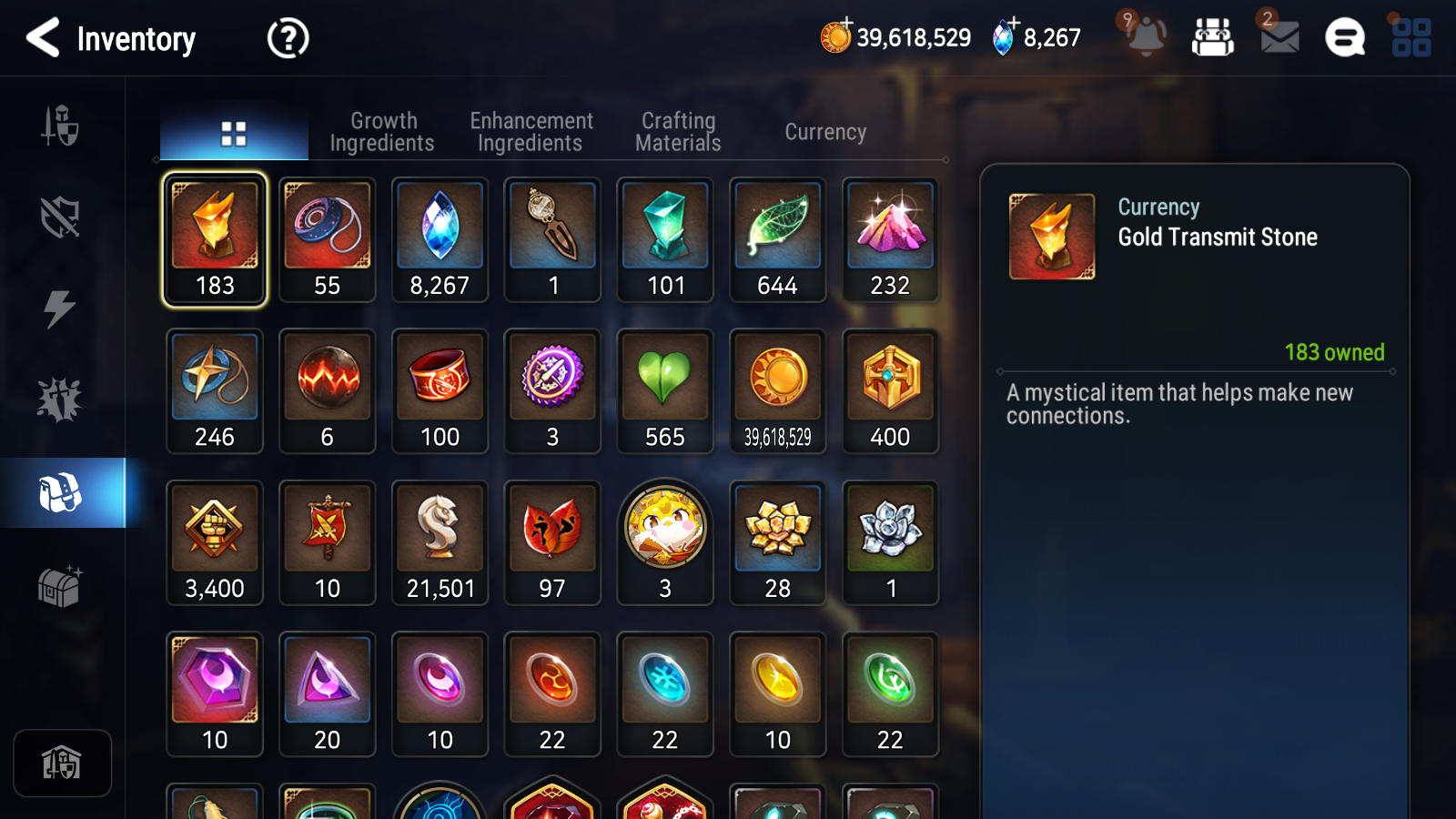Open the Enhancement Ingredients tab
This screenshot has height=819, width=1456.
point(531,132)
